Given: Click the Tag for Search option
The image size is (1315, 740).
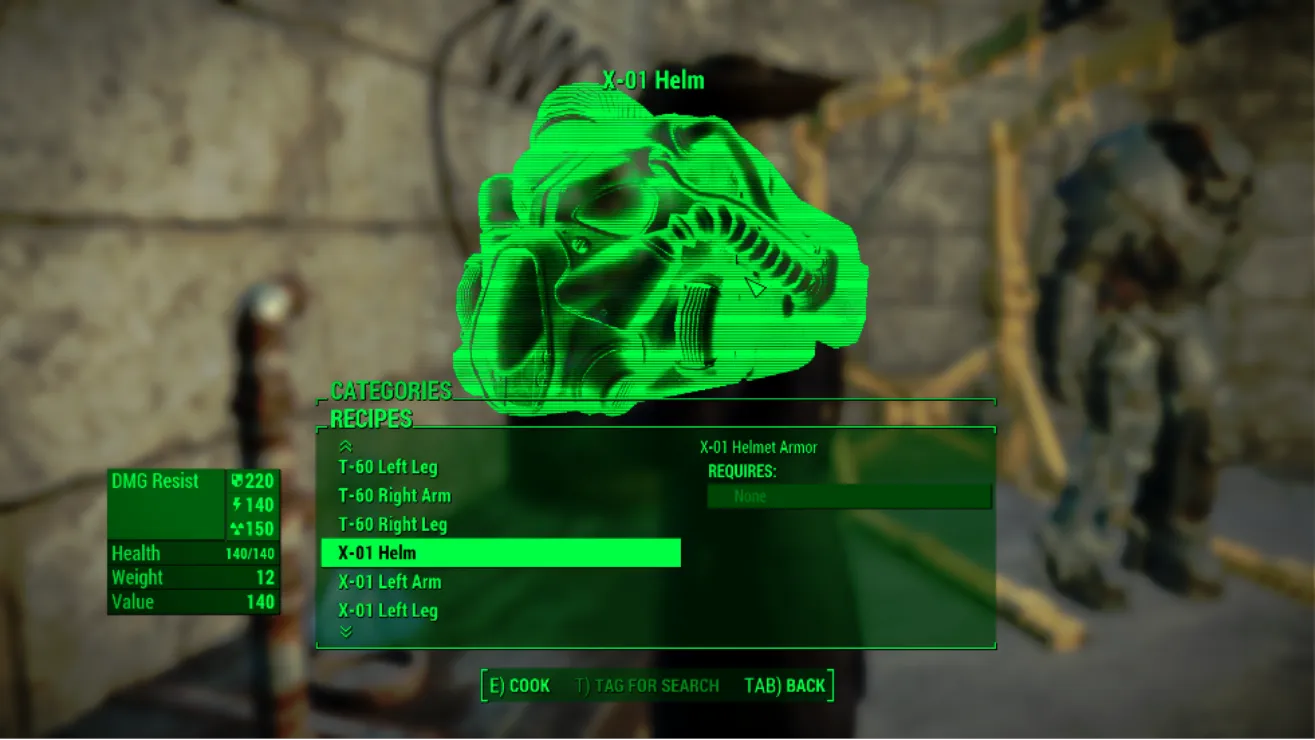Looking at the screenshot, I should click(647, 686).
